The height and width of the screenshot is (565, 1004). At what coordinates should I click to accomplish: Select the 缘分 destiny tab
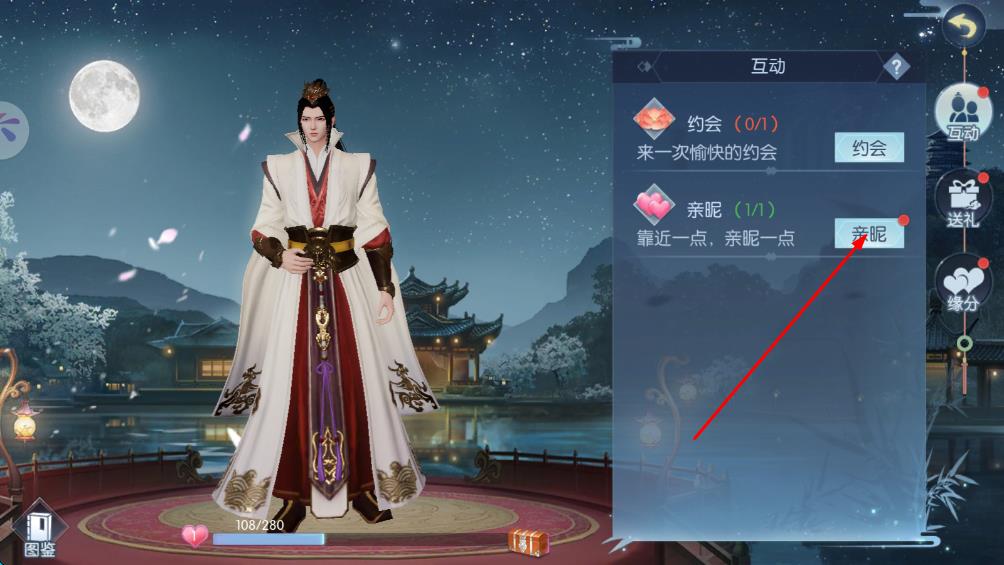point(963,285)
